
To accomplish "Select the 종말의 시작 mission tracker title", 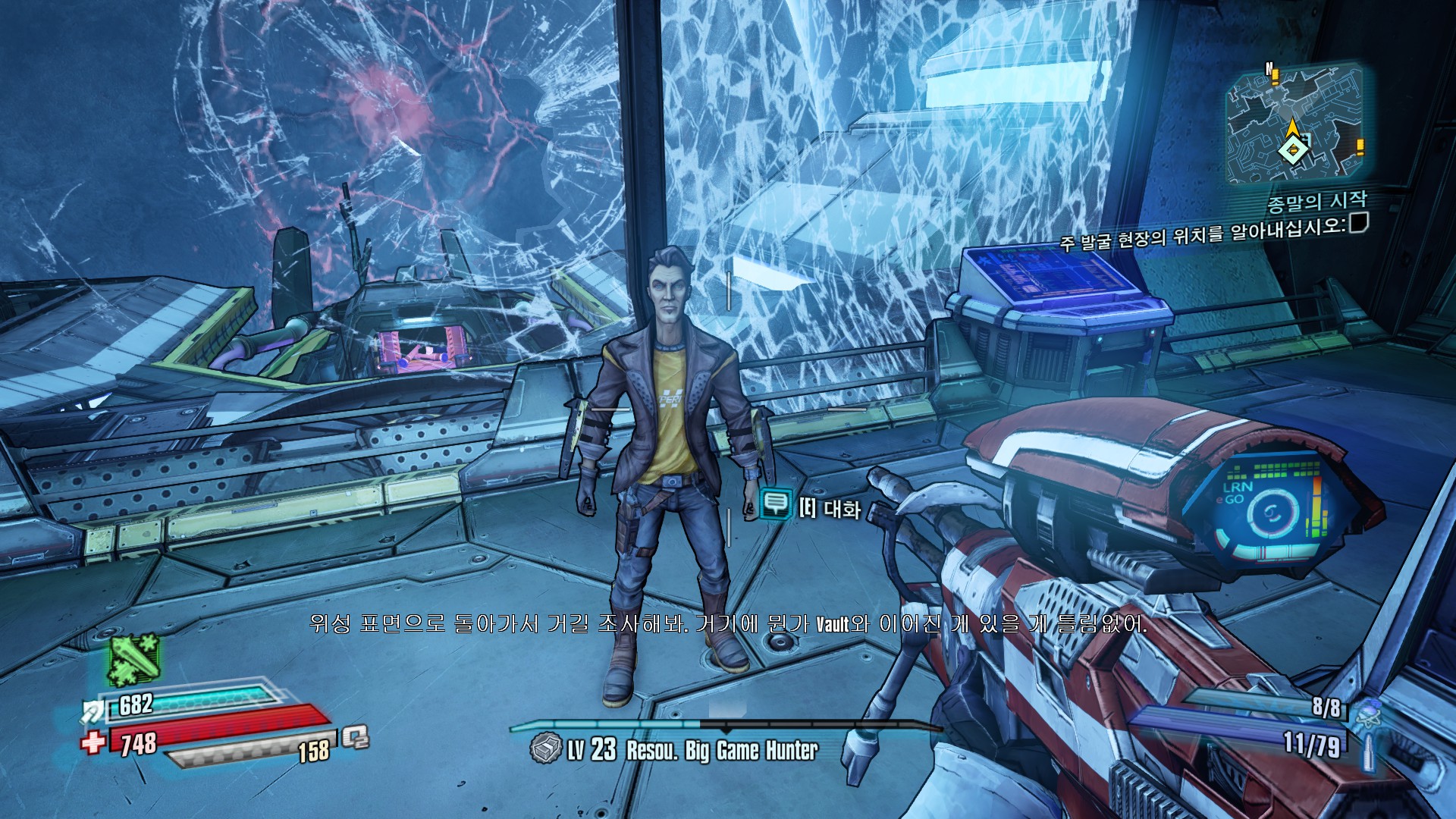I will [x=1316, y=202].
